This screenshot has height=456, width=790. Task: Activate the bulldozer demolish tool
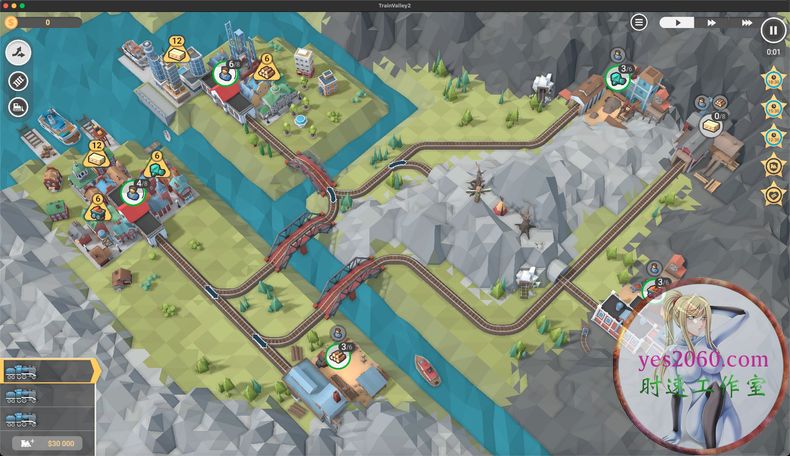19,107
